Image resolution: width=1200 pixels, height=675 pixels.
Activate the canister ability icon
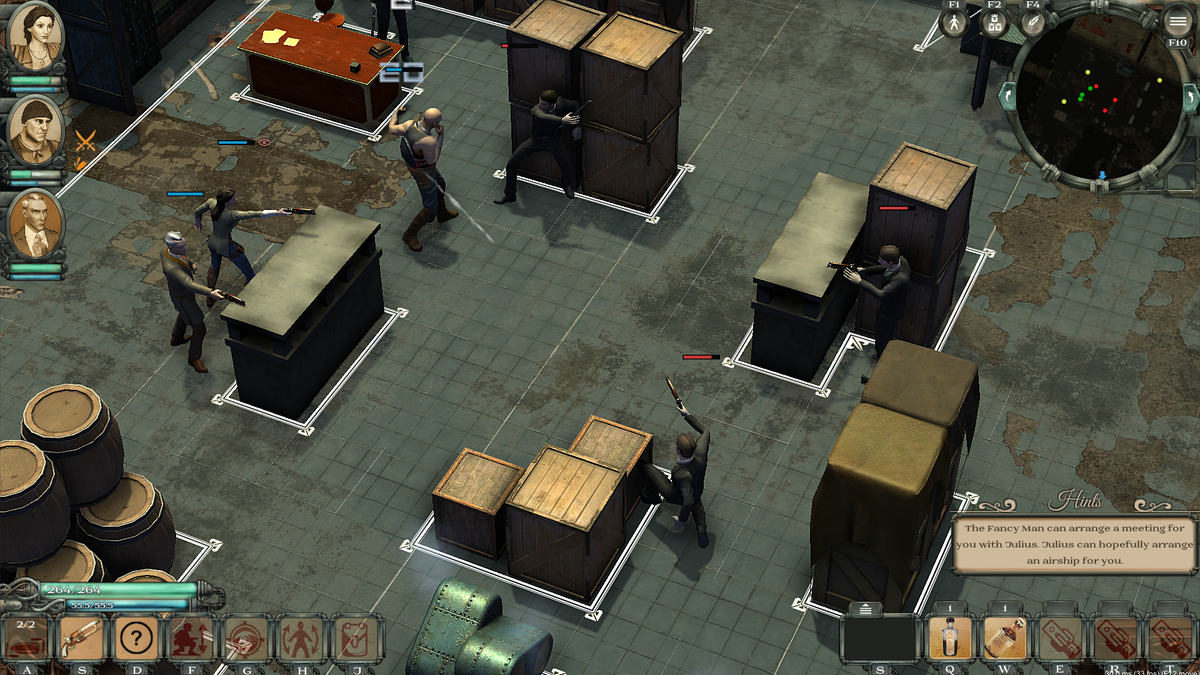[356, 637]
